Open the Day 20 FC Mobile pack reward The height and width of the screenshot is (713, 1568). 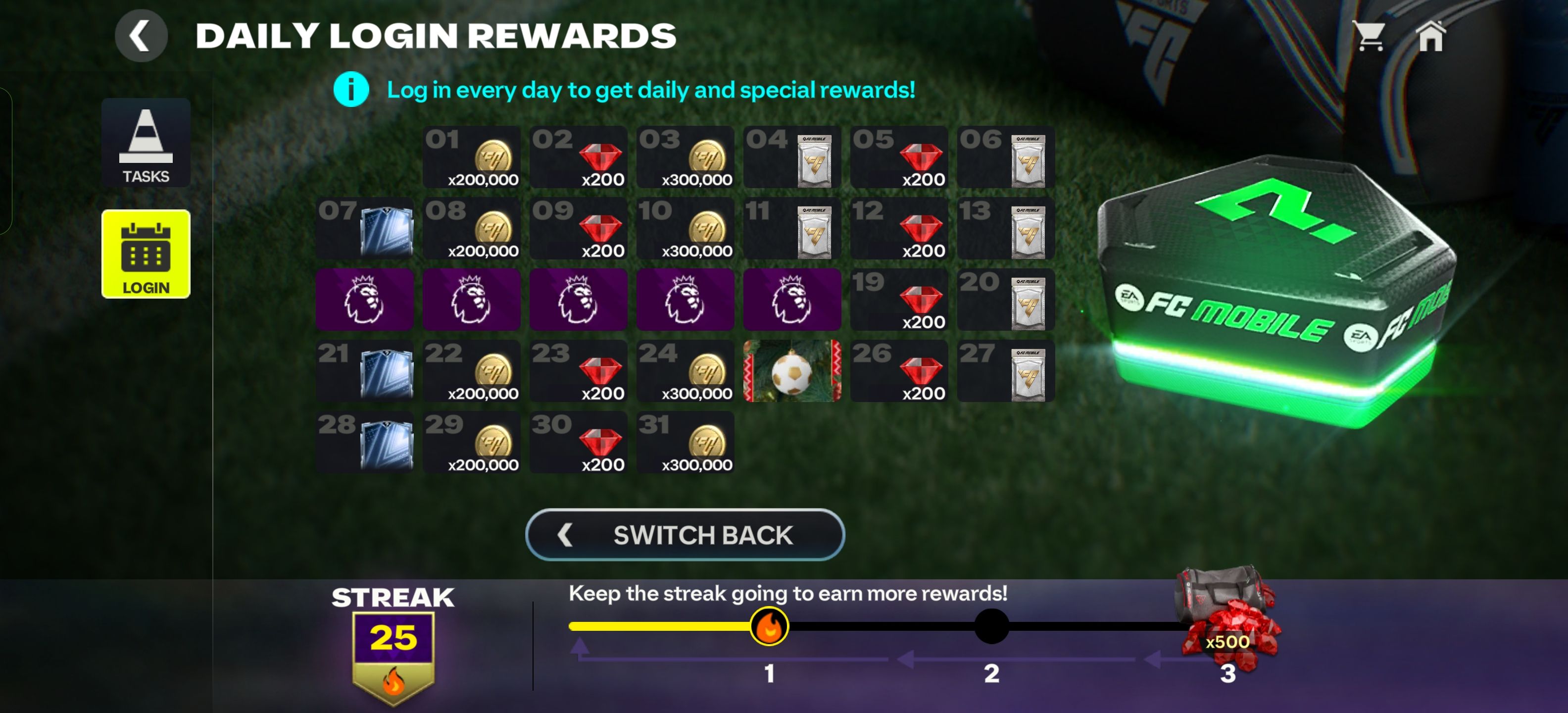(1006, 300)
